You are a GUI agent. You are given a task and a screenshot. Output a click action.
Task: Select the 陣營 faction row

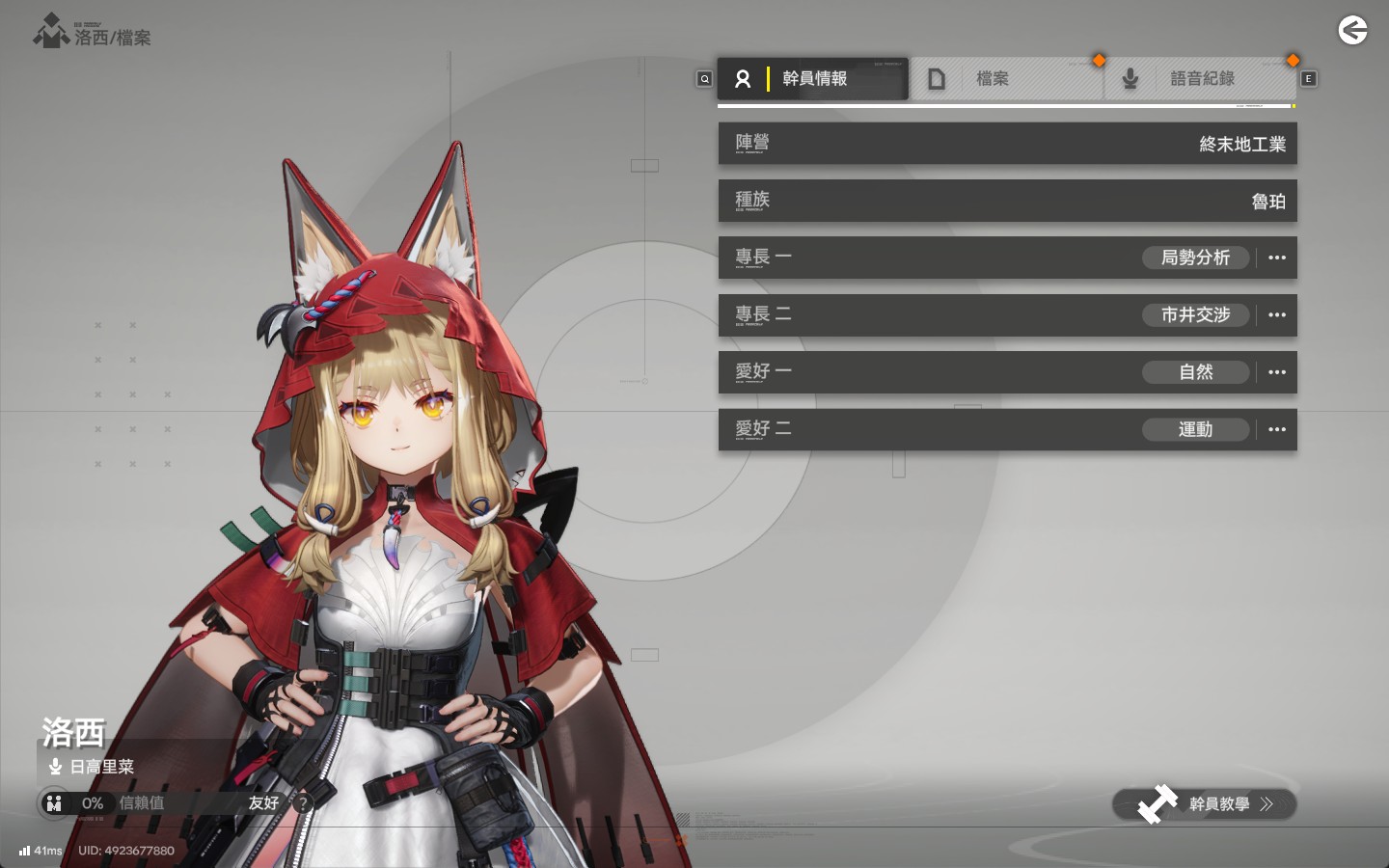click(x=1007, y=144)
